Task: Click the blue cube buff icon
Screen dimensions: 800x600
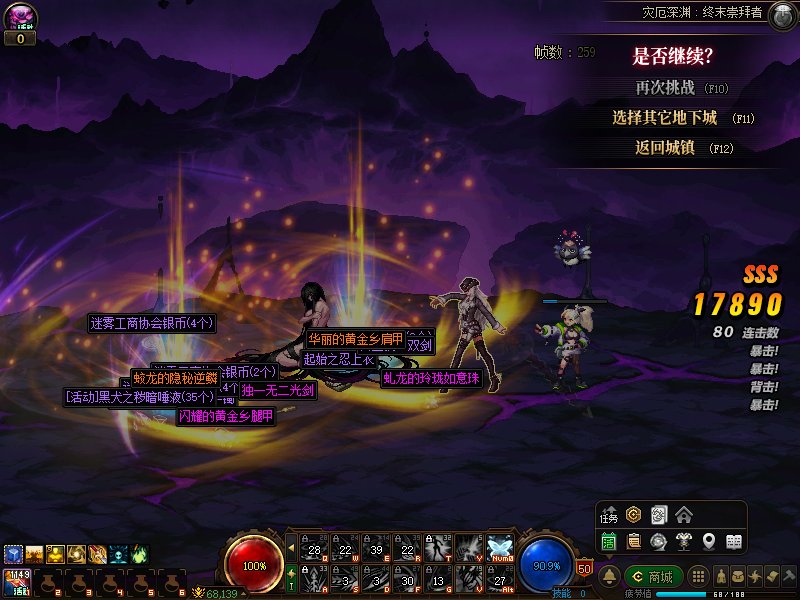Action: coord(12,552)
